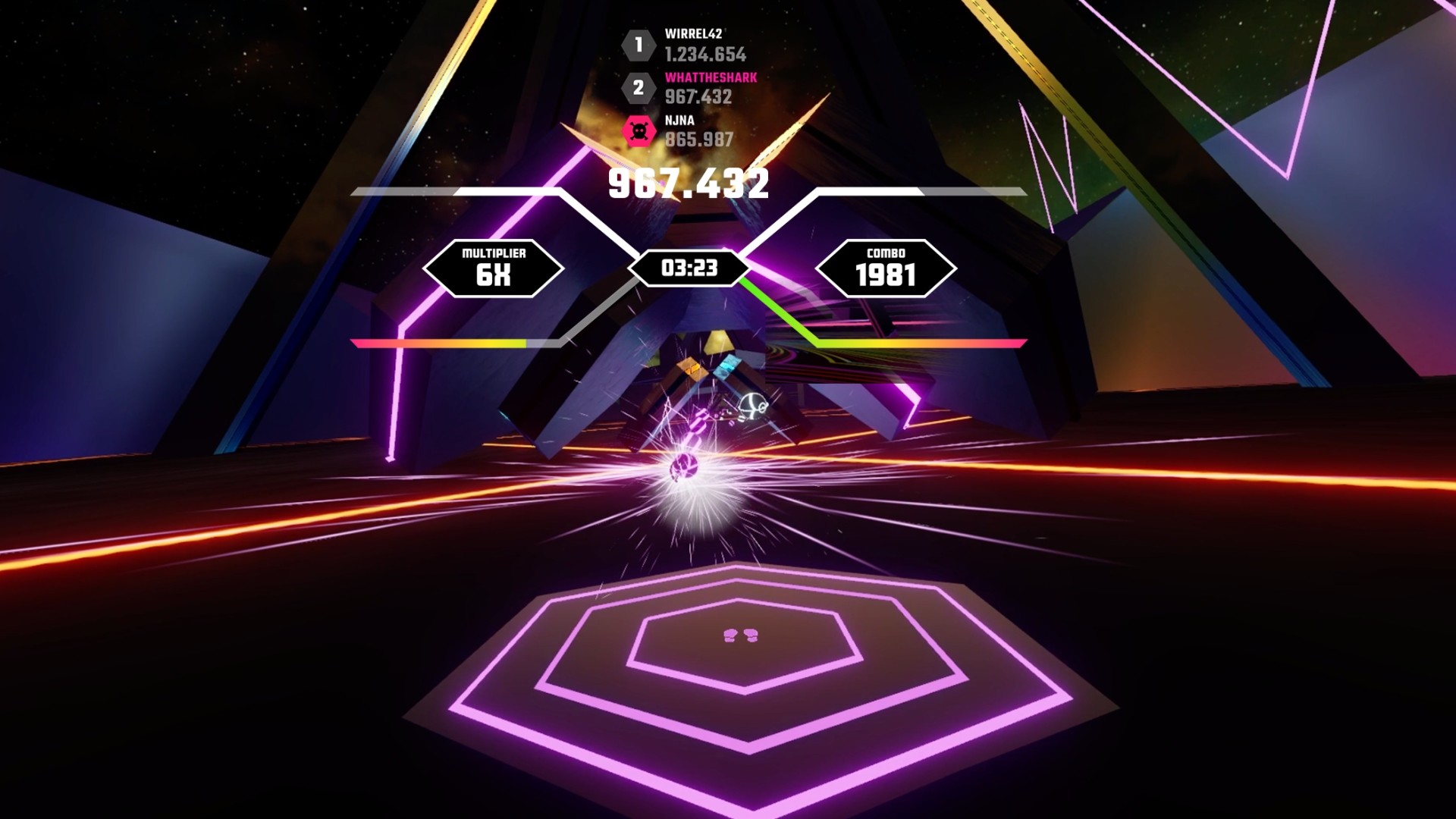Click NJNA's skull-marked leaderboard row
Image resolution: width=1456 pixels, height=819 pixels.
click(679, 131)
